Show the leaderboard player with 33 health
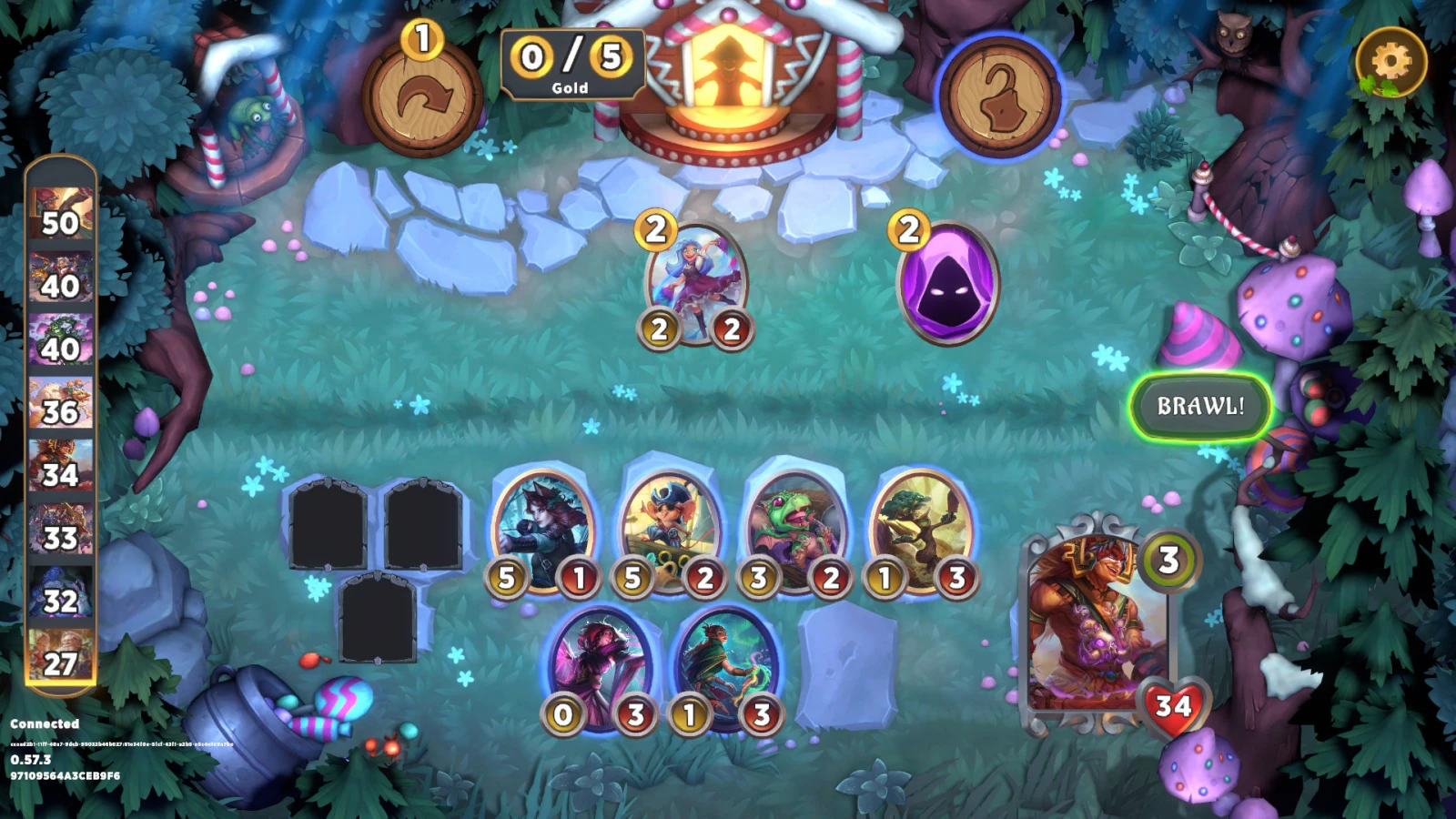Viewport: 1456px width, 819px height. coord(60,529)
